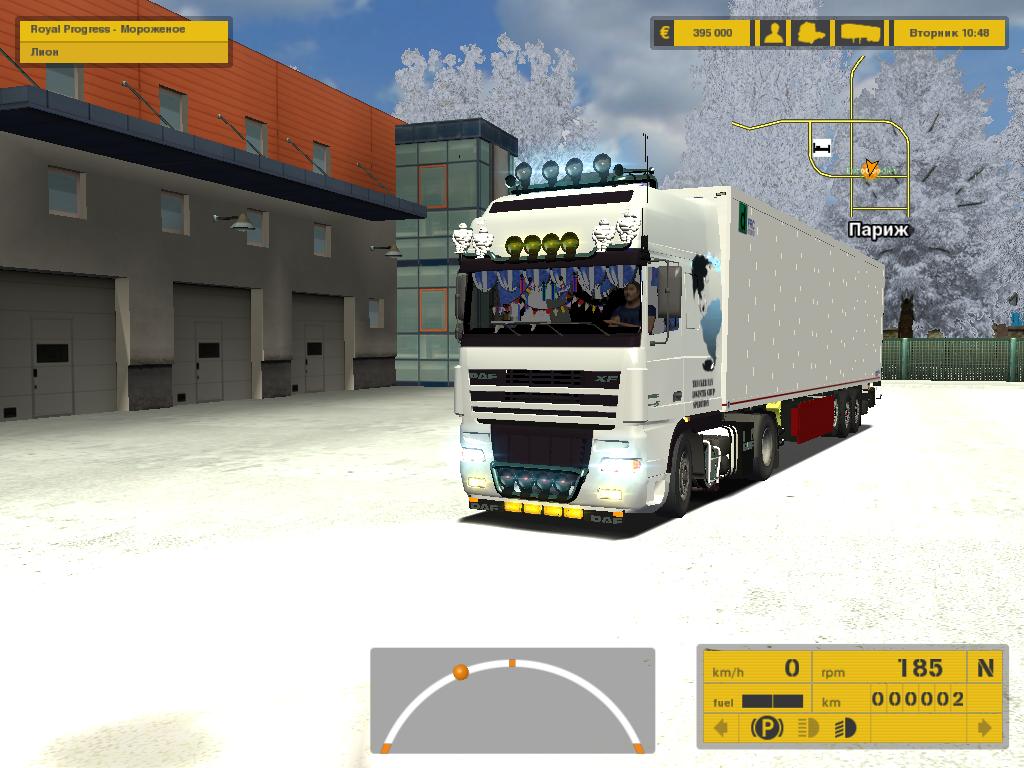
Task: Activate the left turn signal arrow
Action: pos(719,728)
